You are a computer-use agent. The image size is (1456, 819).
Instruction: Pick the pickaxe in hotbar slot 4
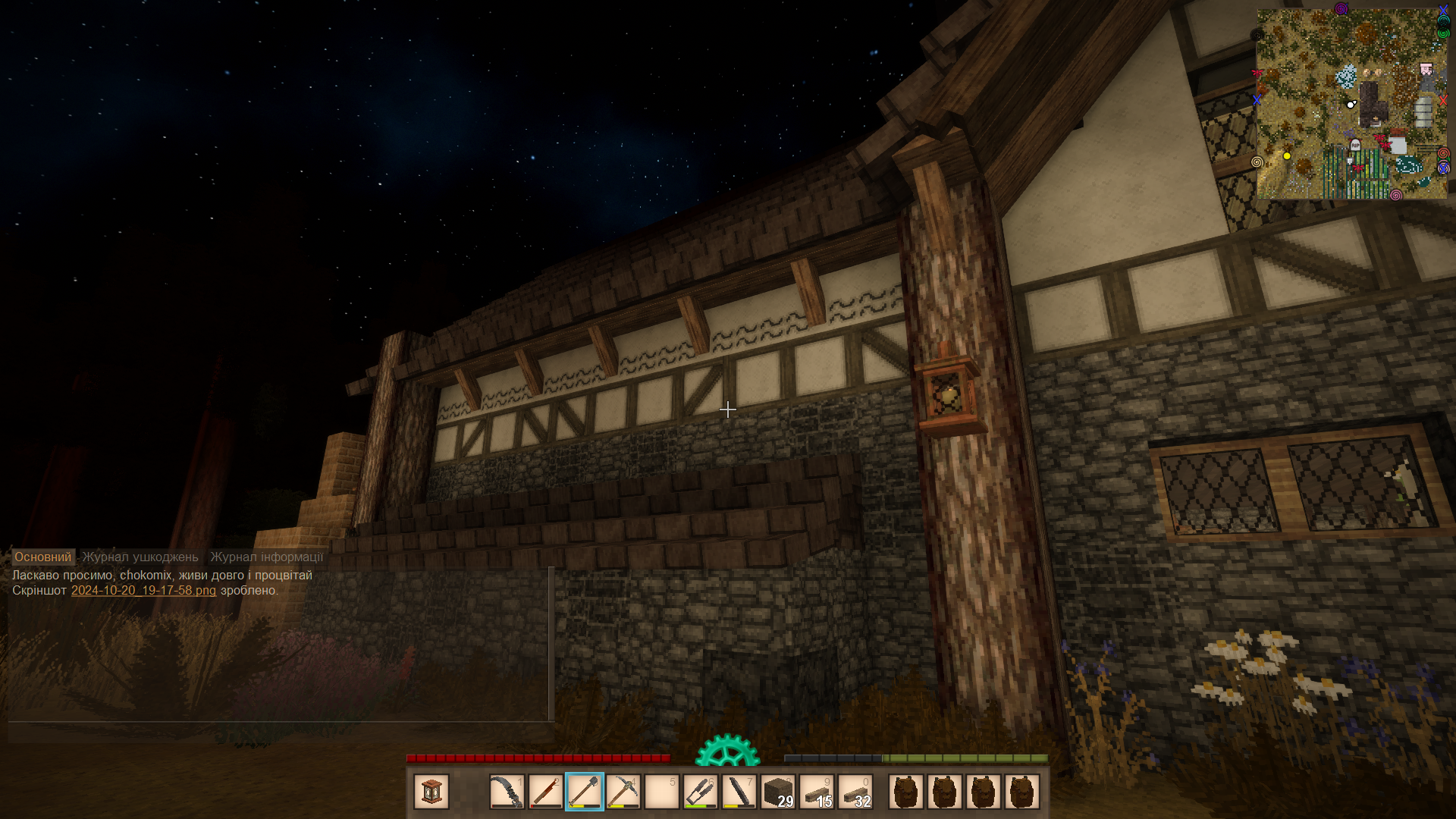pos(623,792)
